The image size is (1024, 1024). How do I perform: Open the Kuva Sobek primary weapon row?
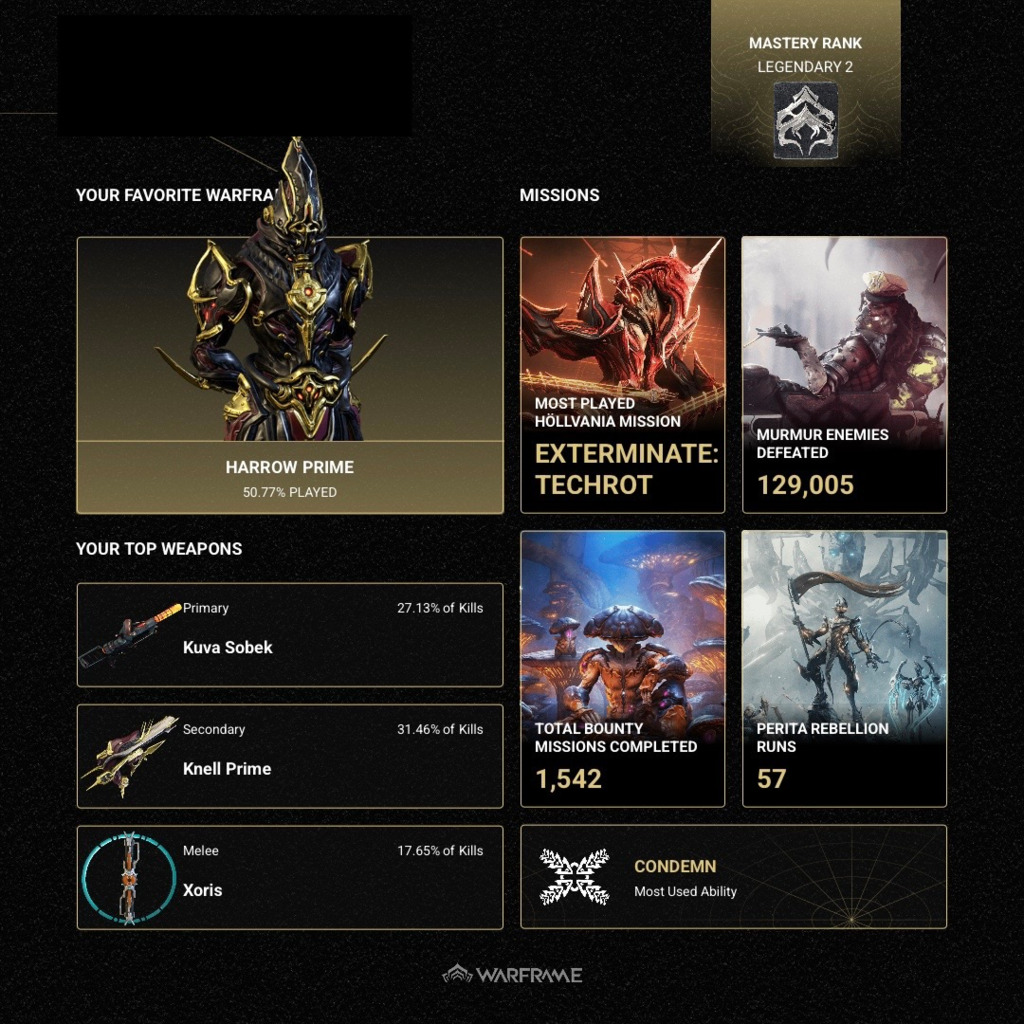click(289, 635)
